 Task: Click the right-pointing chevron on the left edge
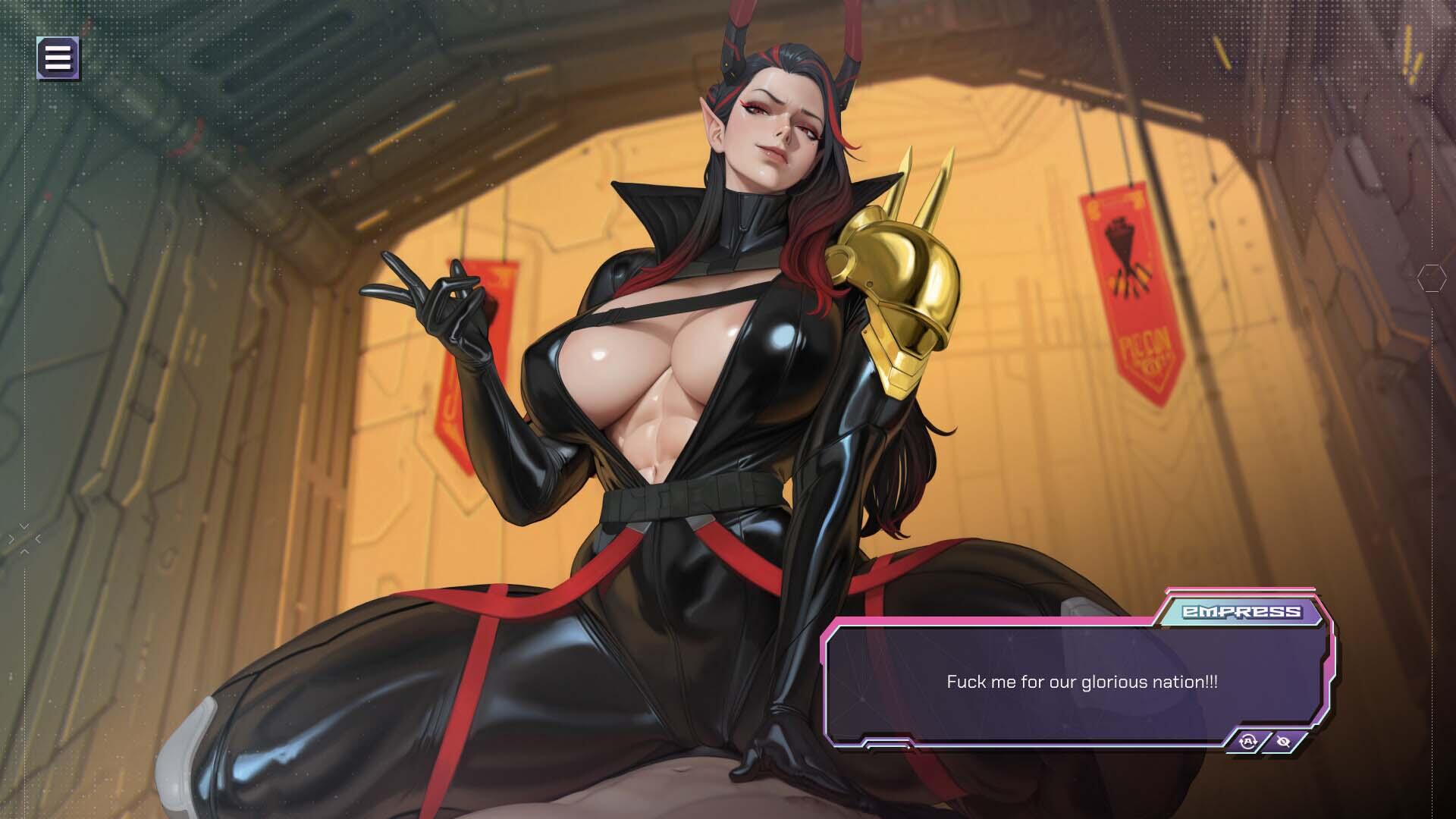11,539
